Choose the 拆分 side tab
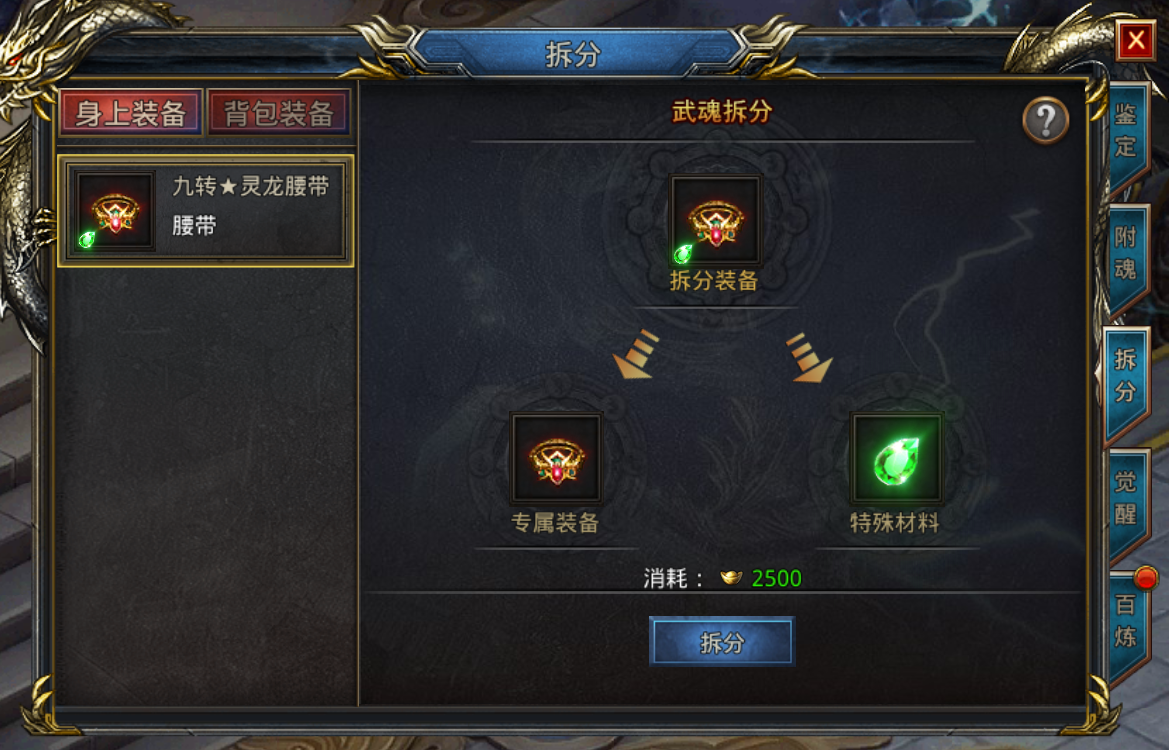1169x750 pixels. [x=1127, y=377]
